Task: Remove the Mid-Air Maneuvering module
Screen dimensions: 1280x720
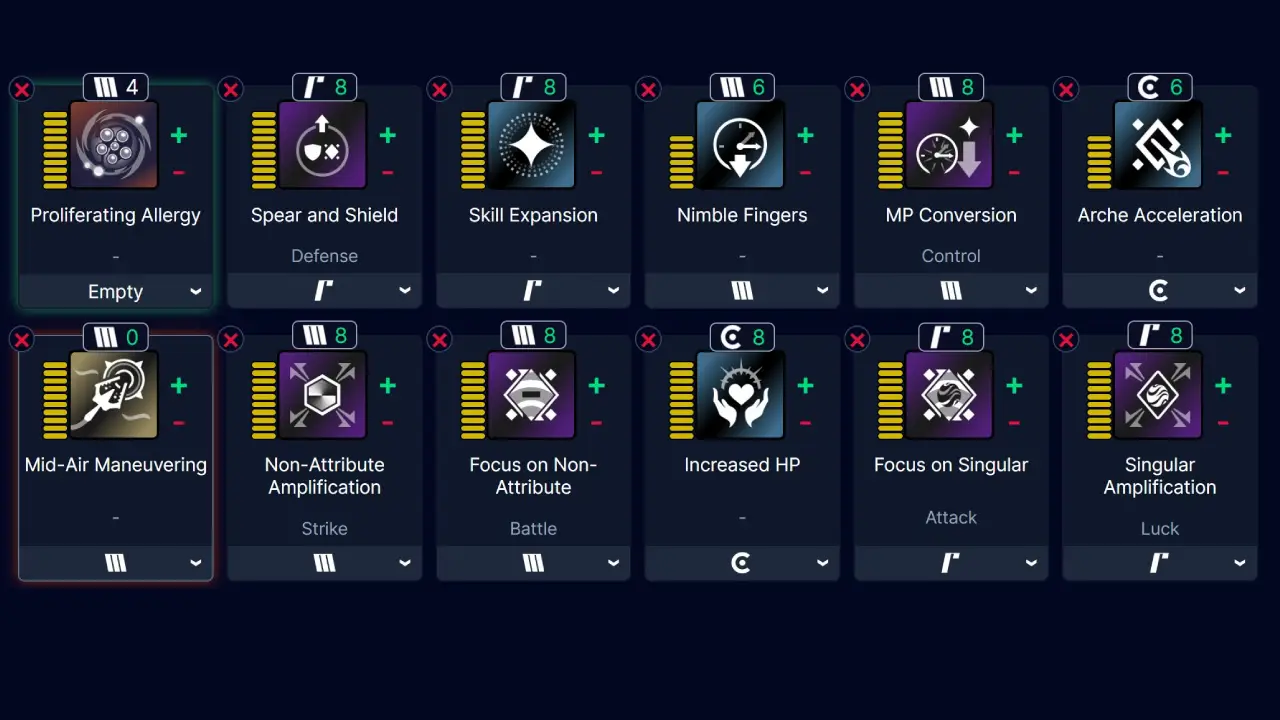Action: [22, 340]
